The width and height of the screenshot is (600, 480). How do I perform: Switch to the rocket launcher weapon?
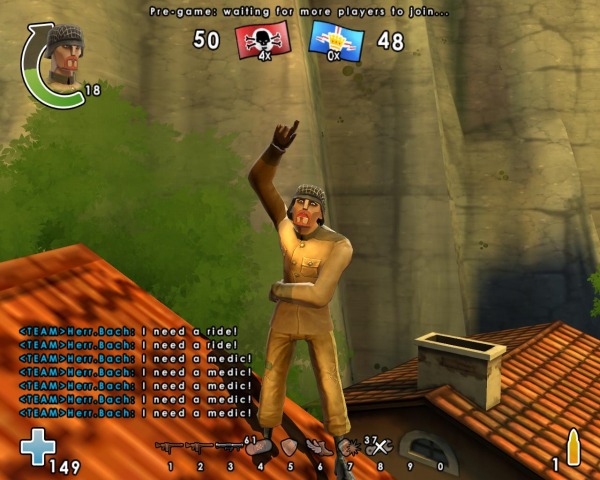229,447
